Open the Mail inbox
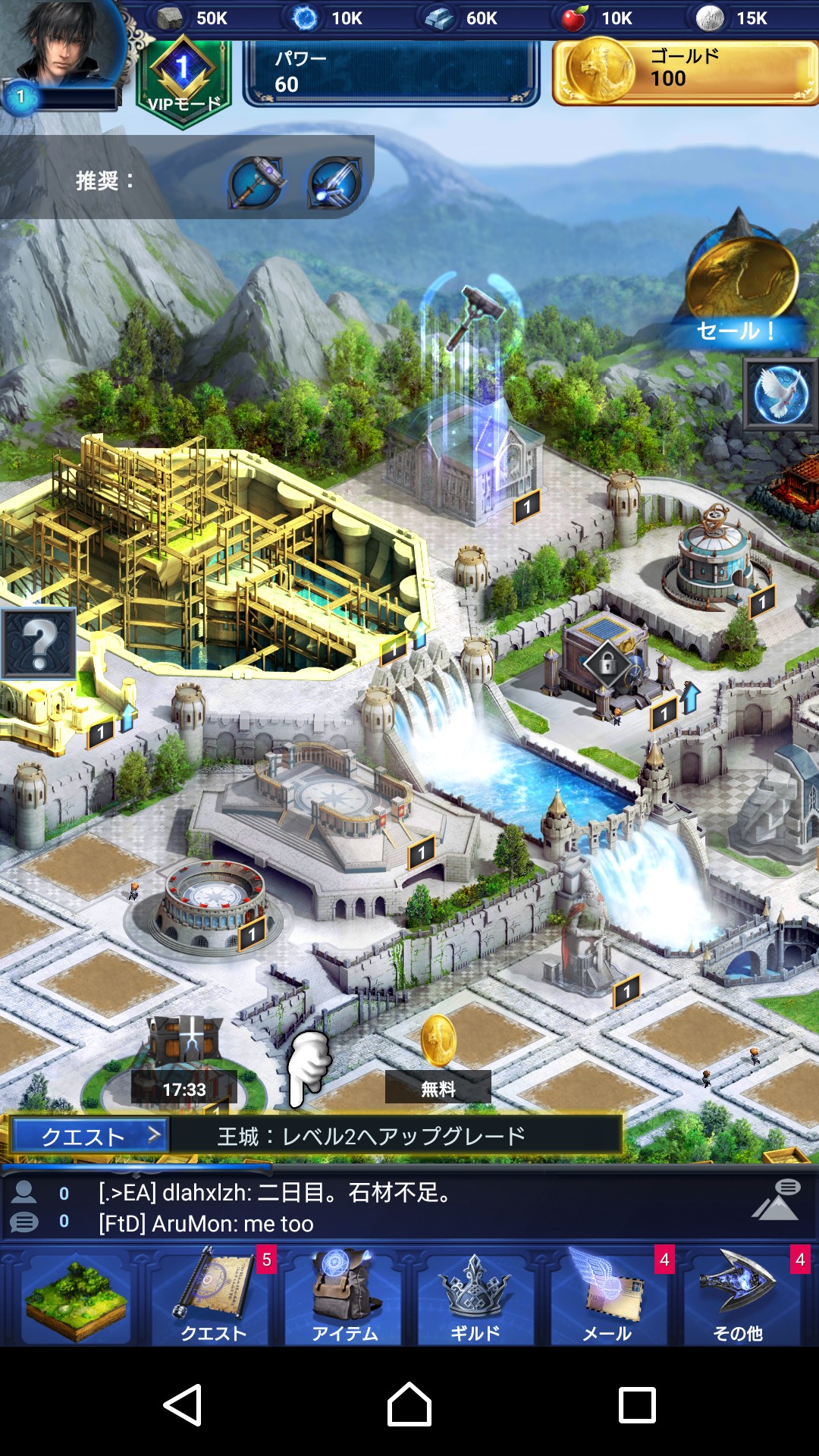 [x=607, y=1298]
